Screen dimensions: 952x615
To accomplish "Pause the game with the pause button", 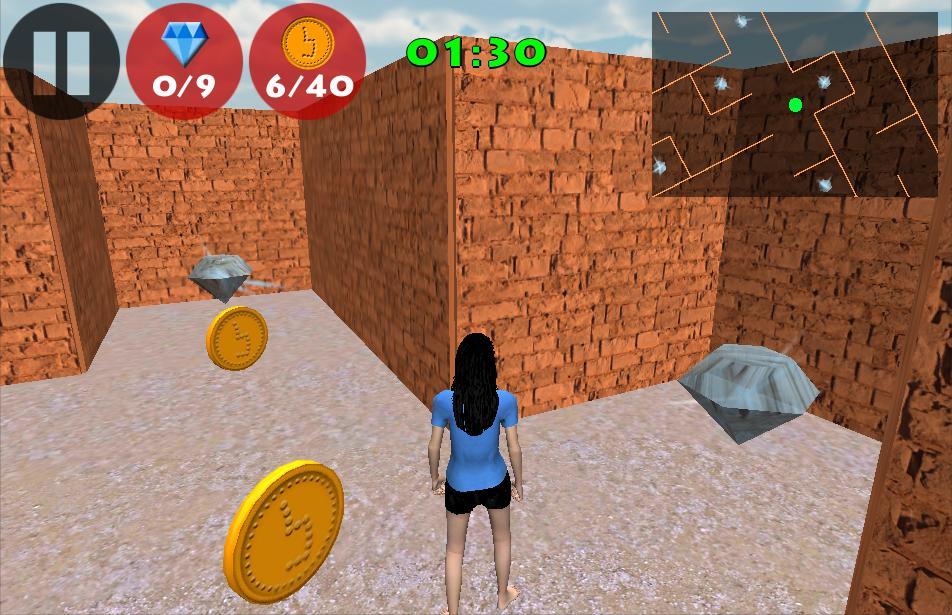I will pos(60,62).
